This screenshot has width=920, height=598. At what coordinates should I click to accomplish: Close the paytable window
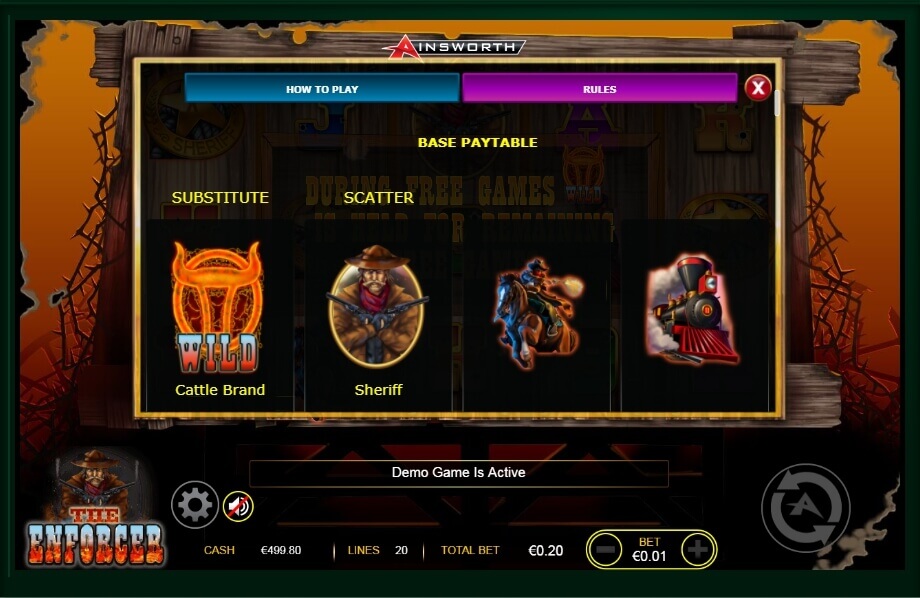tap(757, 88)
